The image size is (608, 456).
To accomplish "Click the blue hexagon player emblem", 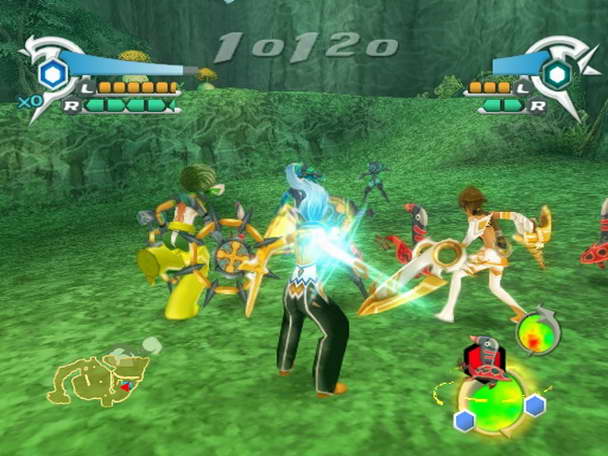I will click(53, 72).
